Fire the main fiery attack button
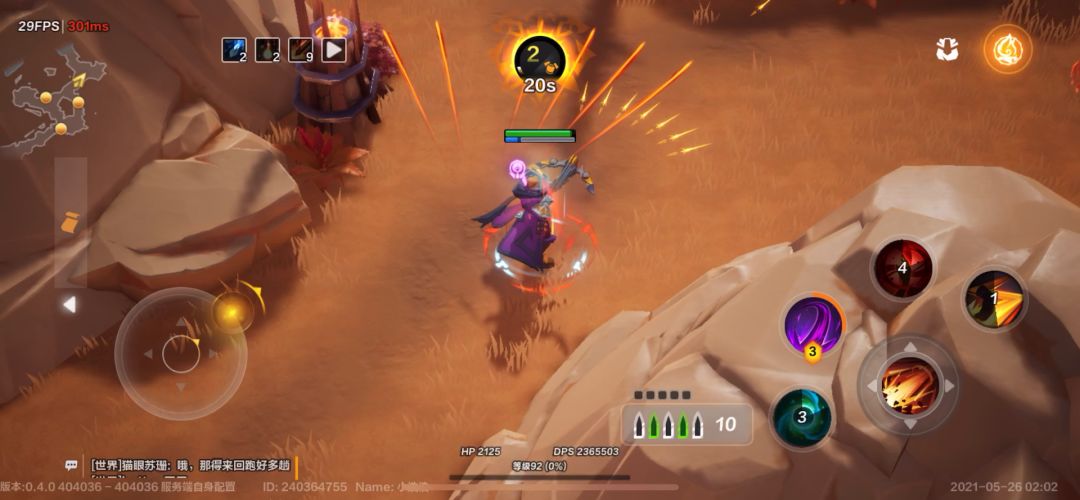Viewport: 1080px width, 500px height. coord(908,385)
